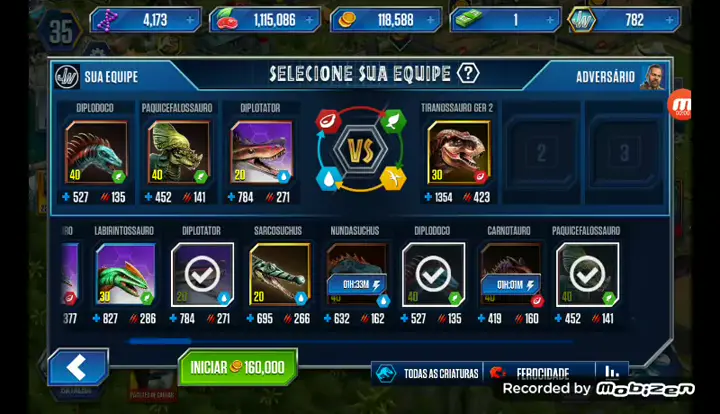
Task: Select the Paquicefalossauro team slot
Action: pos(178,151)
